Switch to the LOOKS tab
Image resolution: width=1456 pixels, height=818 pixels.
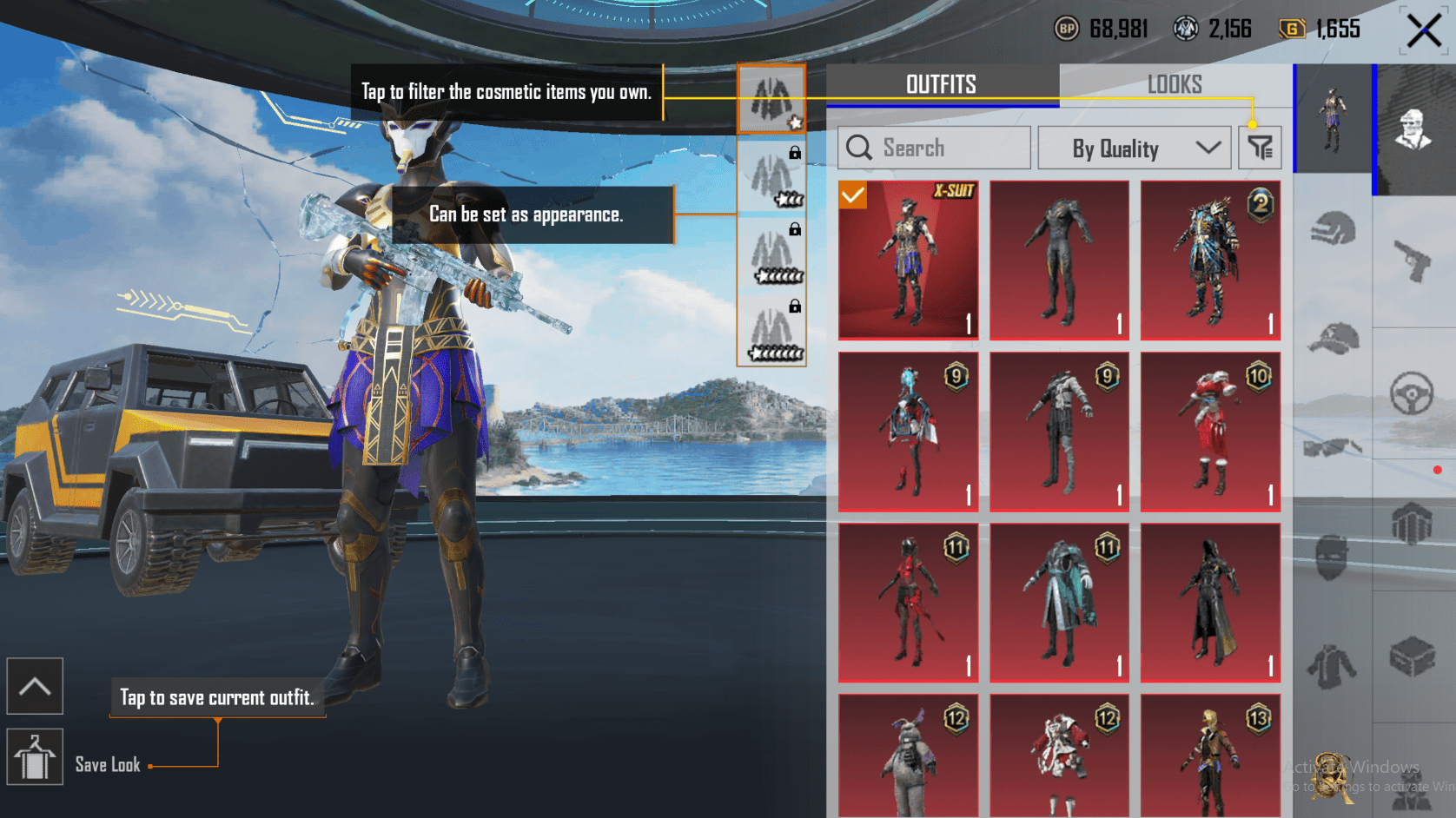pyautogui.click(x=1175, y=84)
